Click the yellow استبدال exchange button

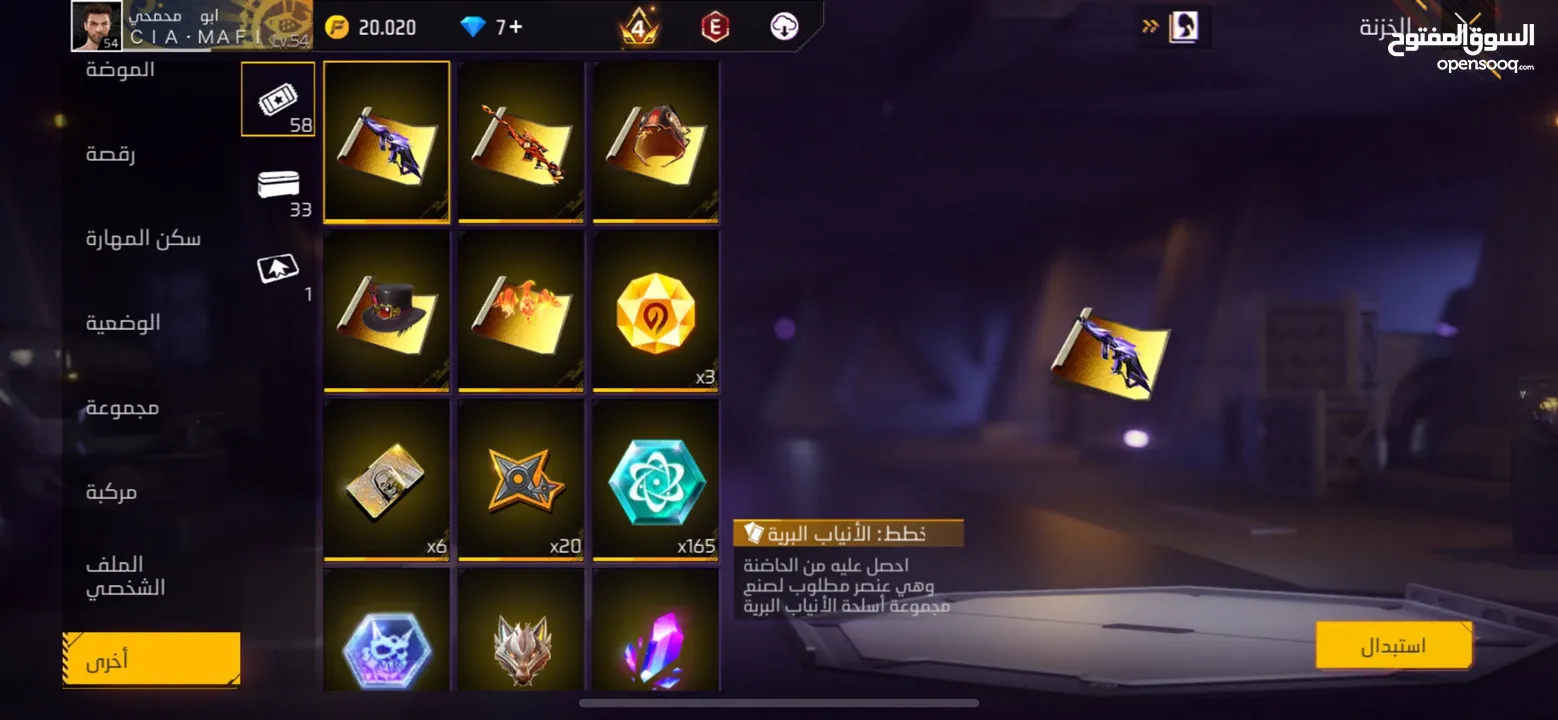(1393, 645)
